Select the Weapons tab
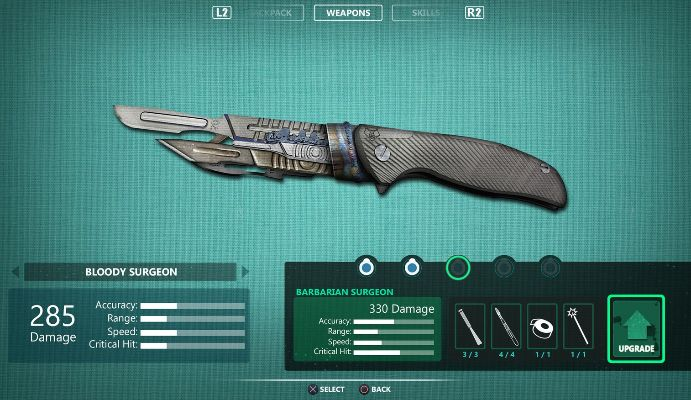The height and width of the screenshot is (400, 691). pos(346,13)
